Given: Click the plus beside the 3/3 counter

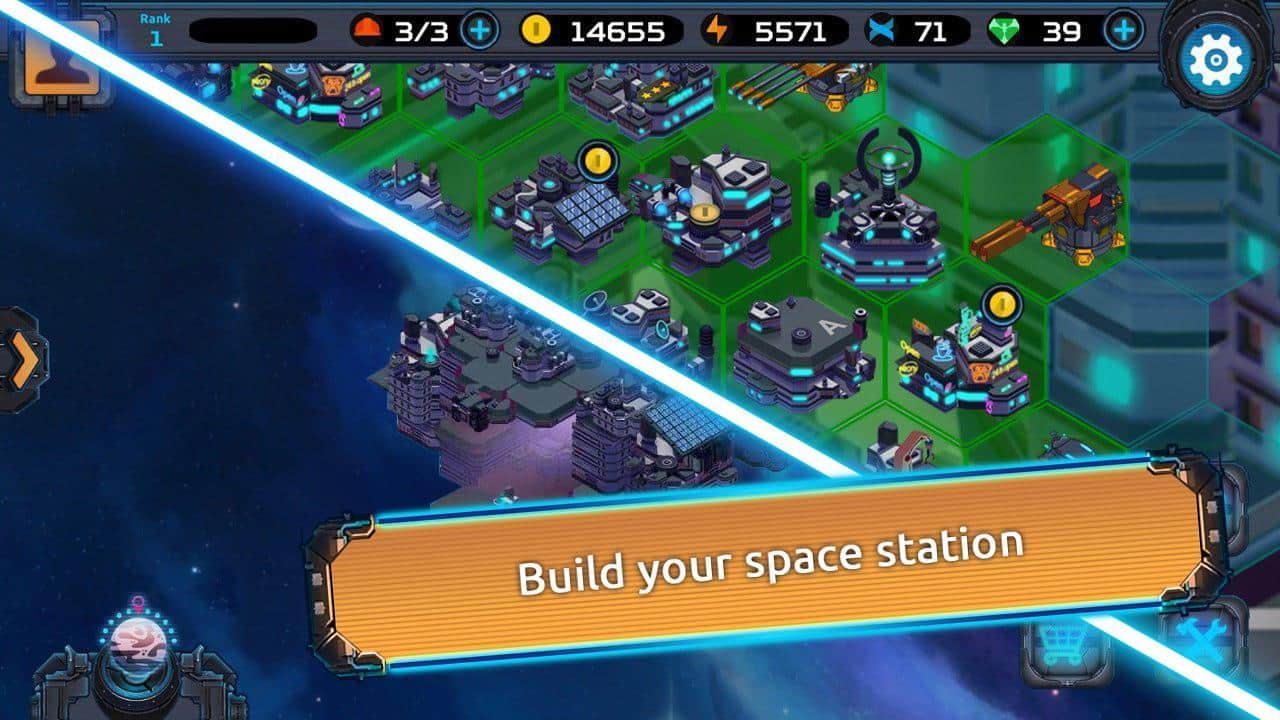Looking at the screenshot, I should click(x=480, y=30).
